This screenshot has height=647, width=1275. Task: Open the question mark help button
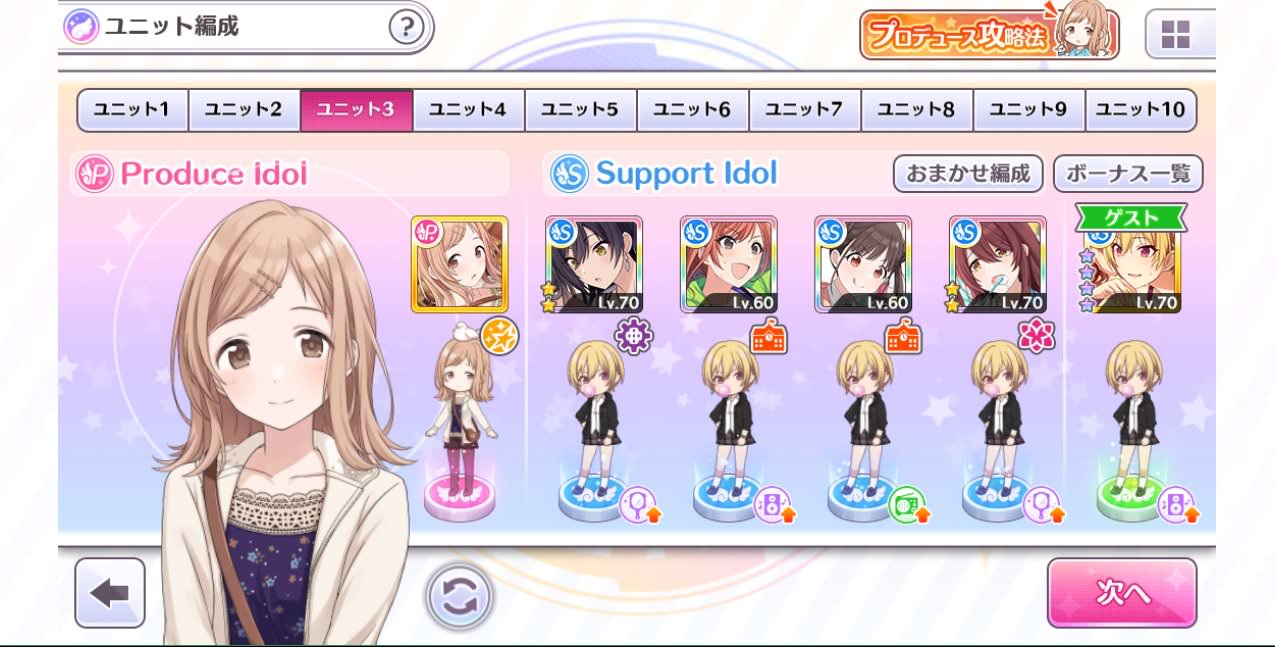pyautogui.click(x=405, y=27)
